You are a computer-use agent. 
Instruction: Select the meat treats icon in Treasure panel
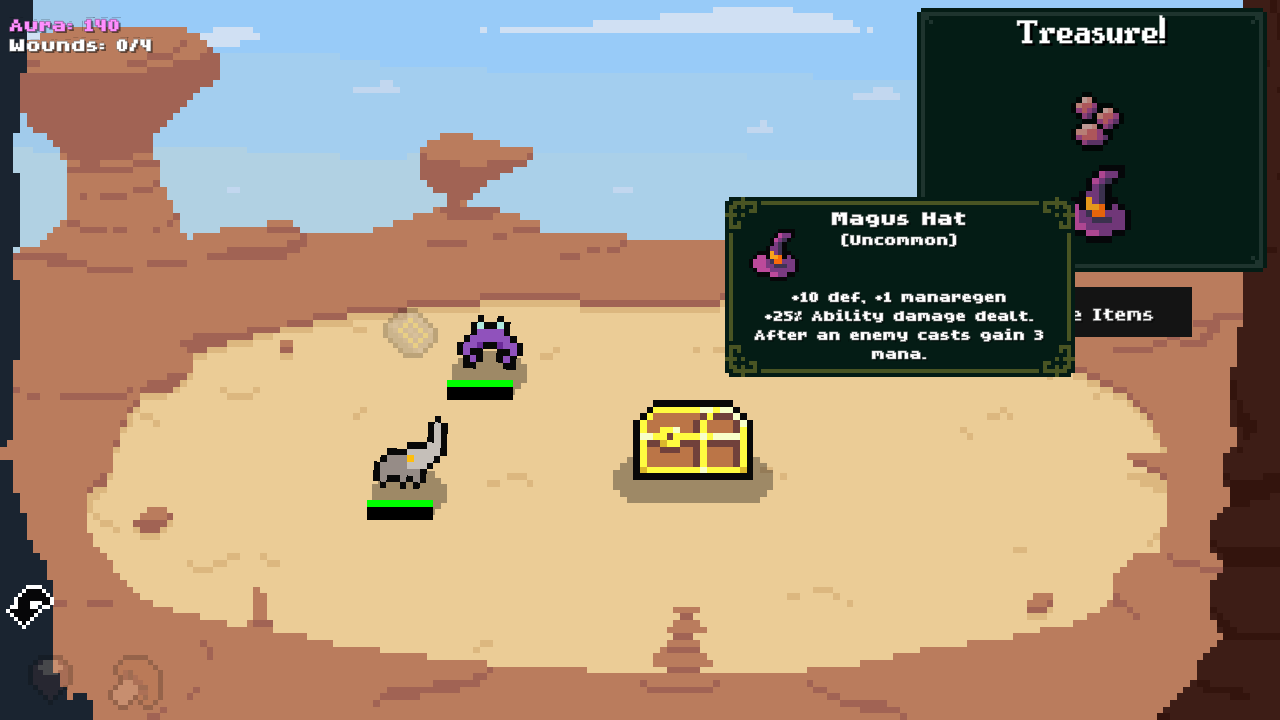coord(1095,120)
